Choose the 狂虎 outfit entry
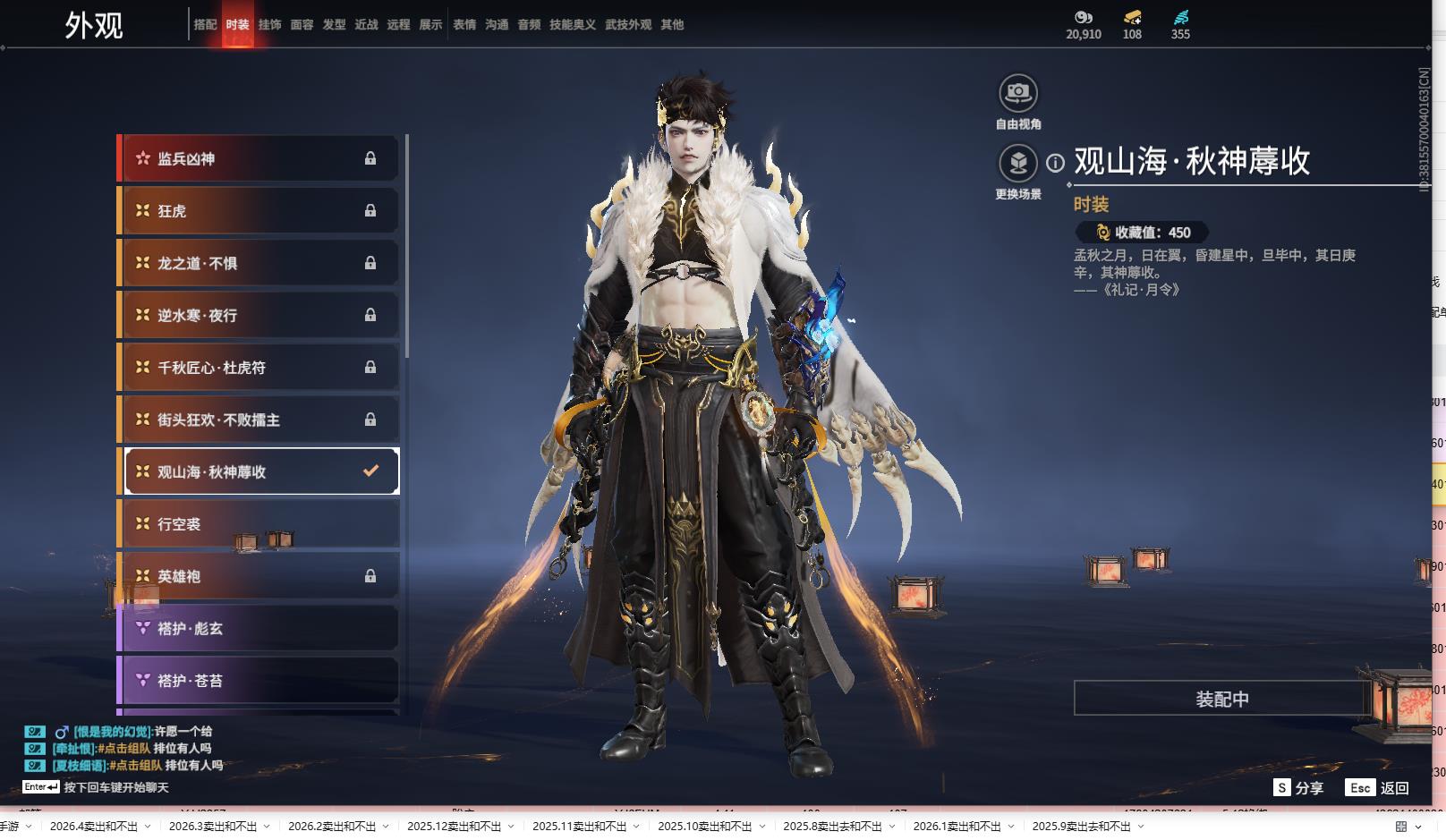 (x=259, y=211)
